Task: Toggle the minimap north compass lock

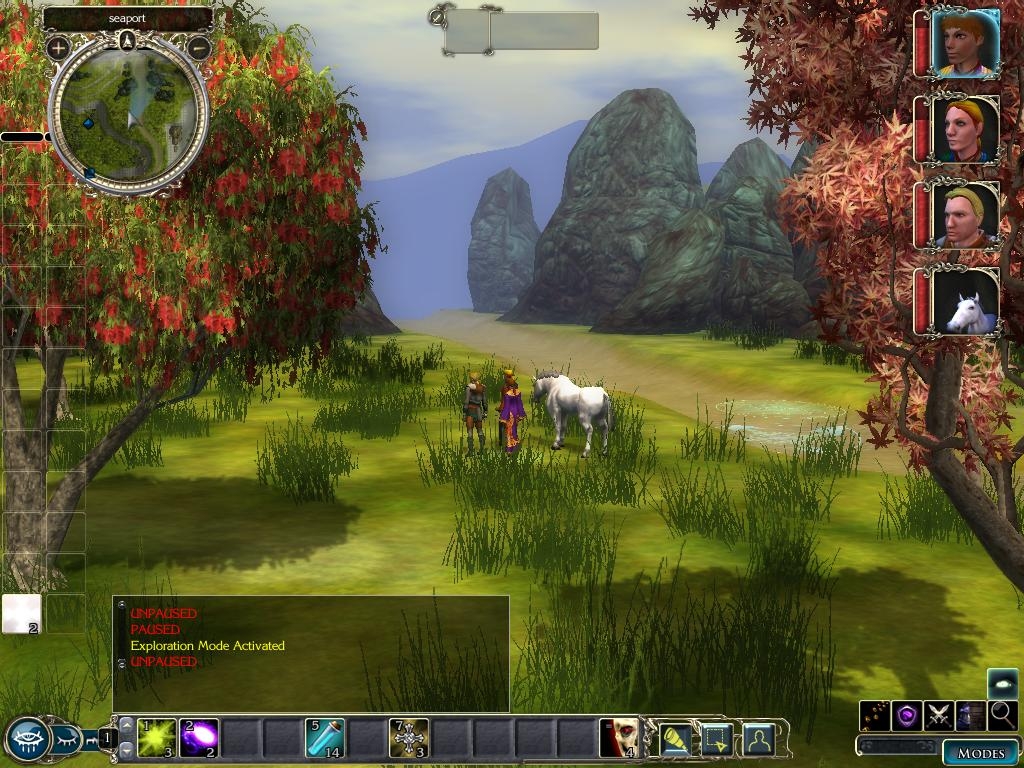Action: point(127,40)
